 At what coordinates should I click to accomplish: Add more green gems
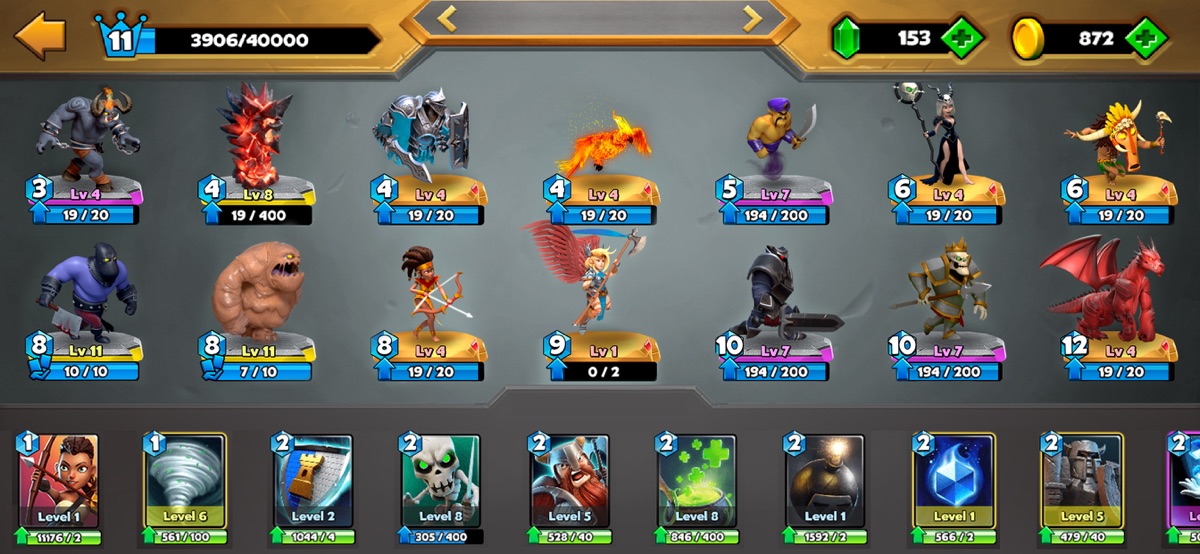[x=961, y=39]
